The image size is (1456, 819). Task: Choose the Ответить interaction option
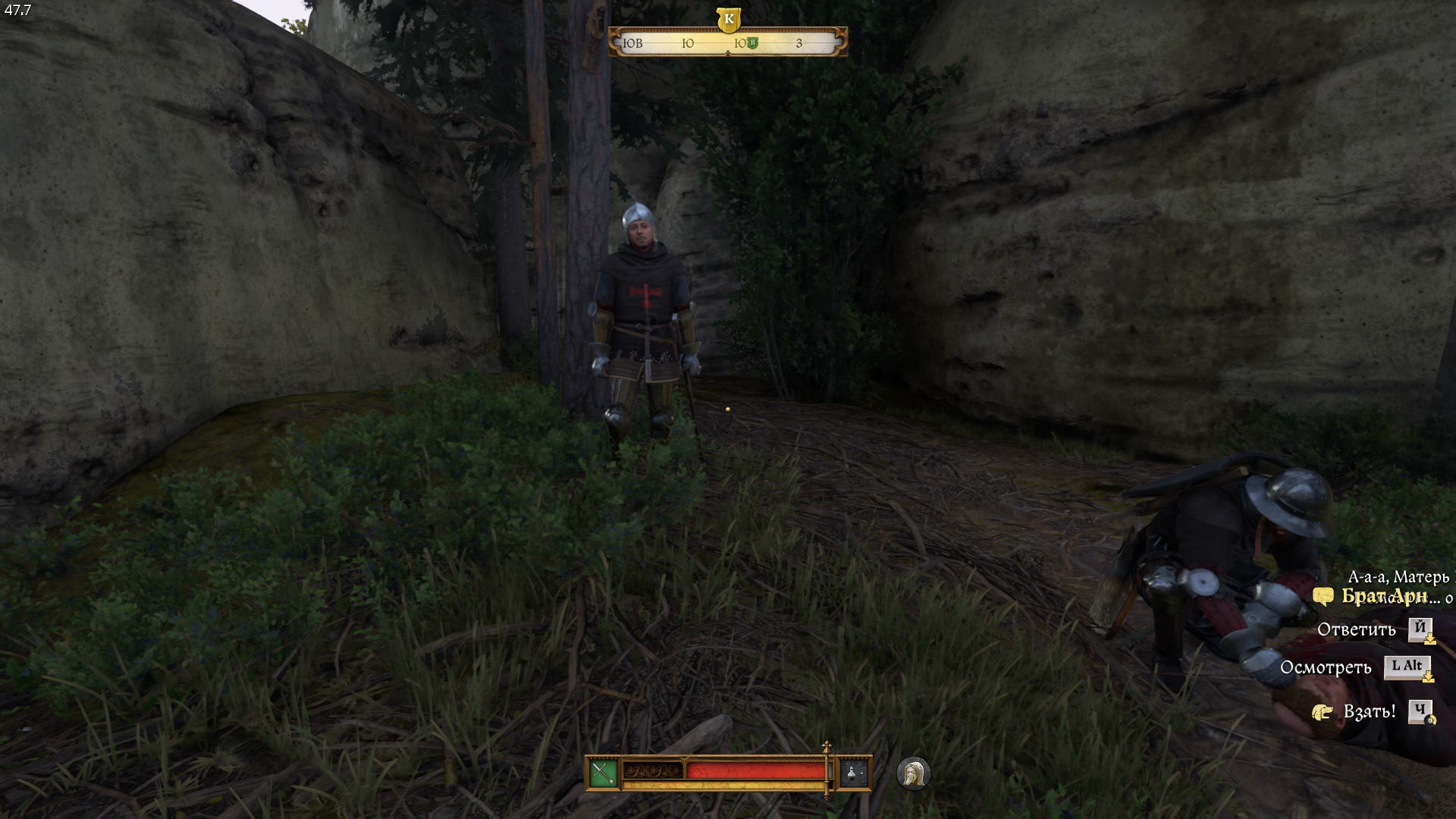click(1356, 629)
